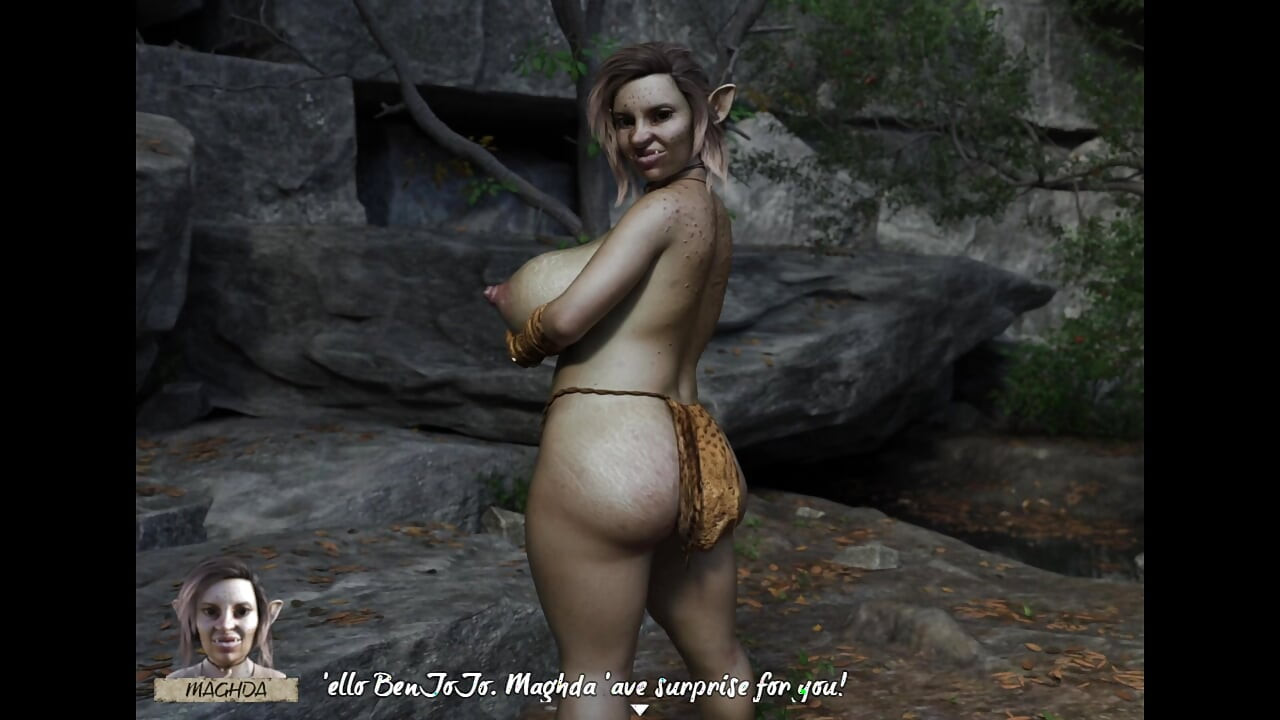The image size is (1280, 720).
Task: Click the scene background to continue
Action: coord(980,300)
